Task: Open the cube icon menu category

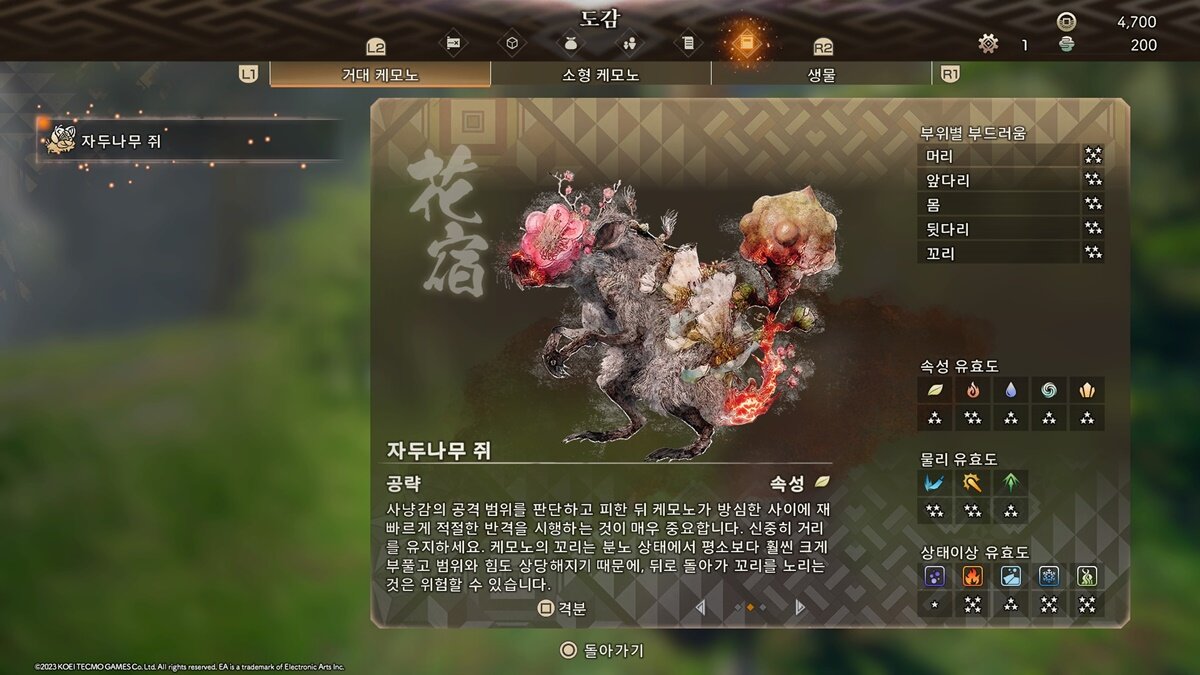Action: [x=512, y=43]
